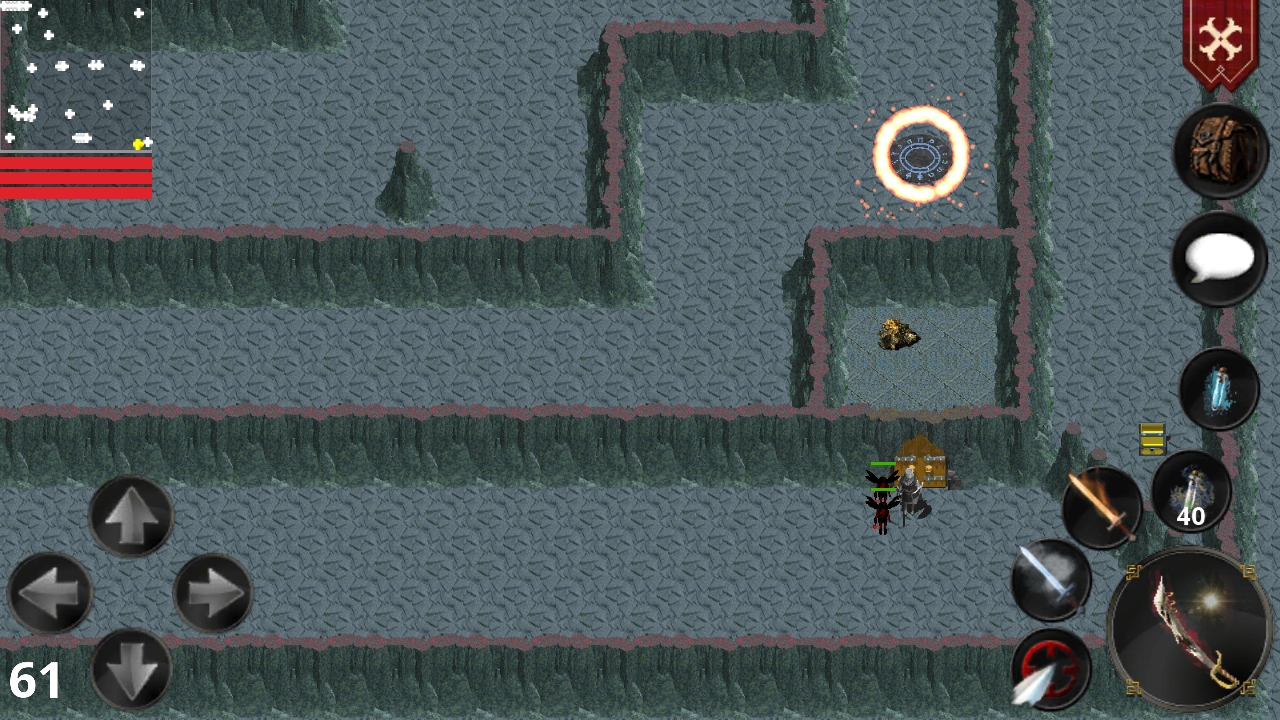
Task: Use the blue potion icon
Action: [x=1220, y=388]
